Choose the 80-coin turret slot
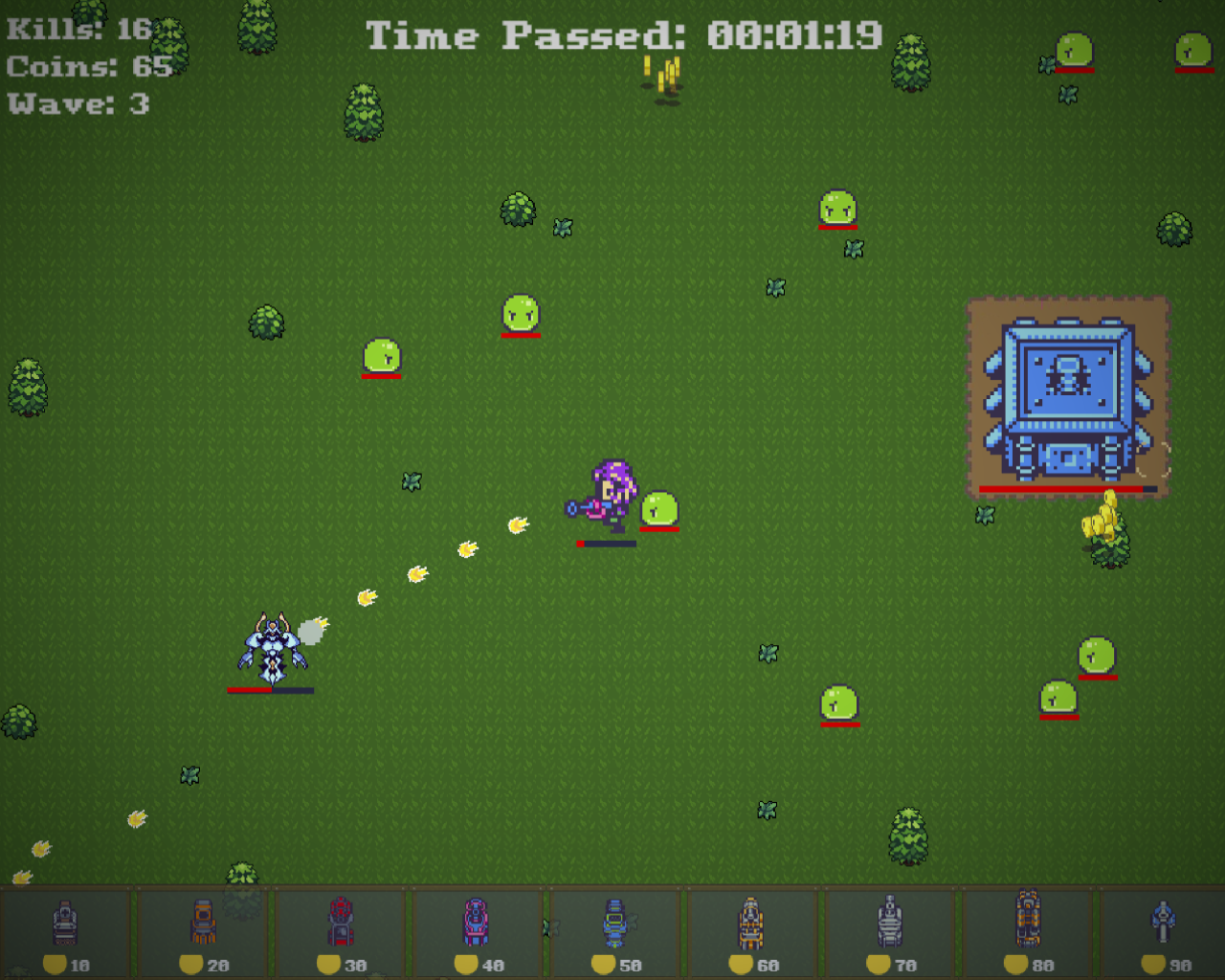The width and height of the screenshot is (1225, 980). (x=1028, y=932)
